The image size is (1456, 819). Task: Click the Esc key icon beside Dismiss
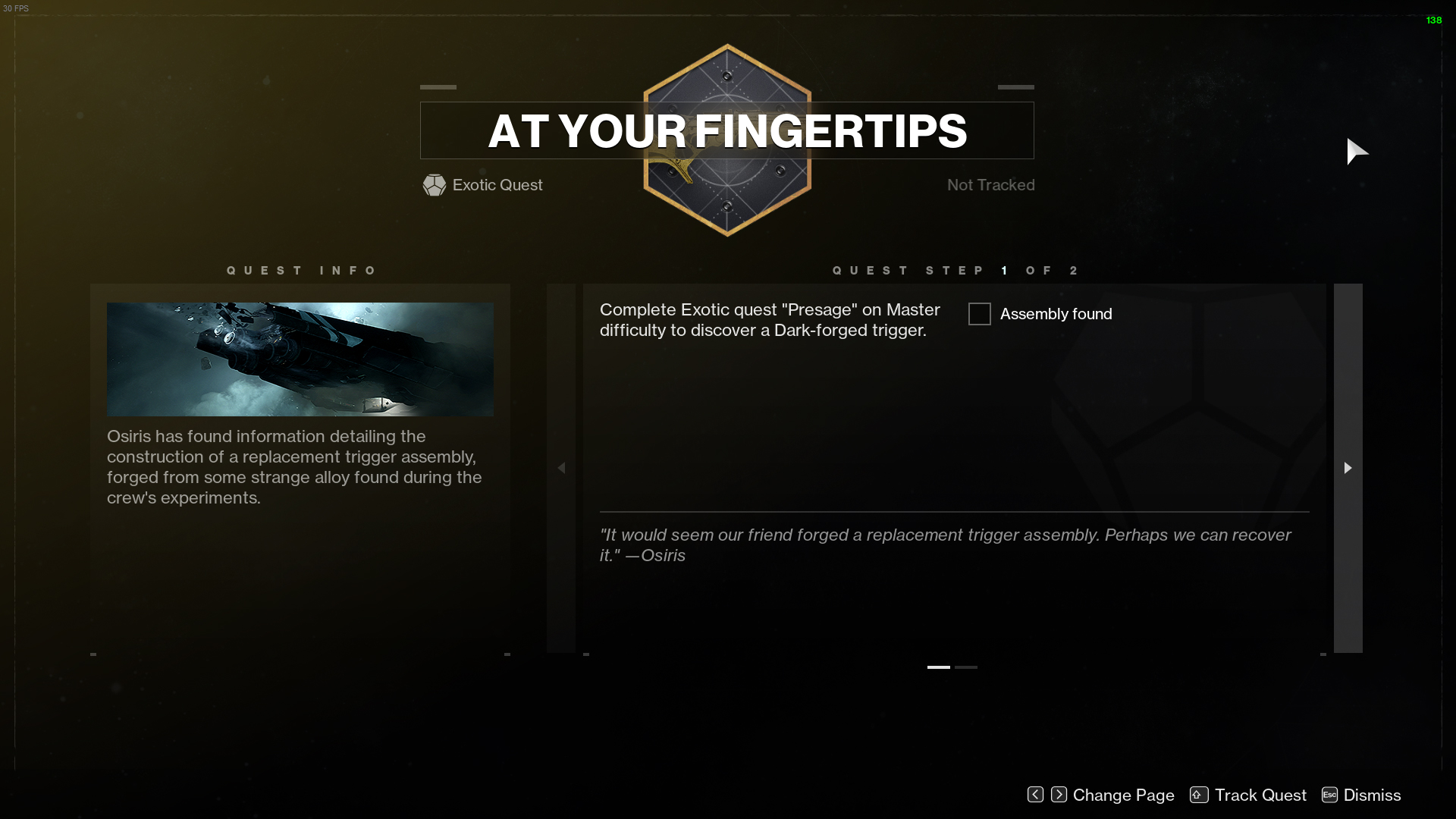tap(1329, 795)
